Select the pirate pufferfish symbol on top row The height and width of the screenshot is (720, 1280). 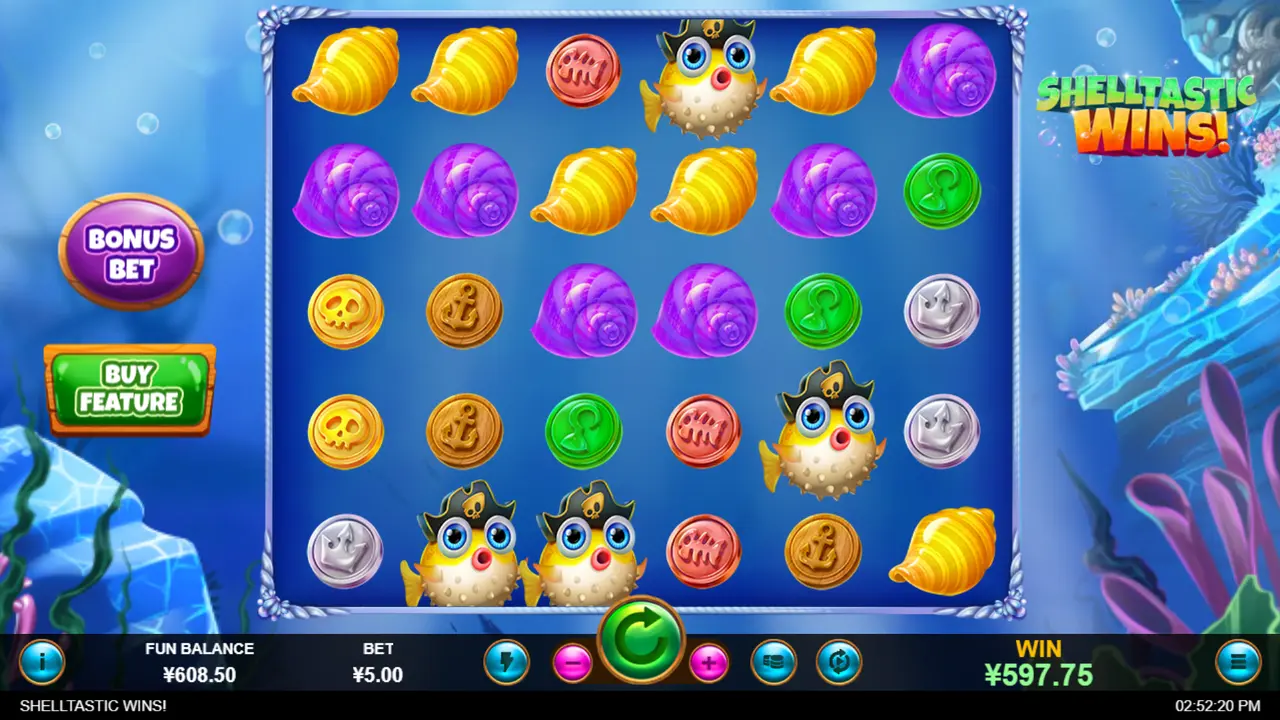703,75
